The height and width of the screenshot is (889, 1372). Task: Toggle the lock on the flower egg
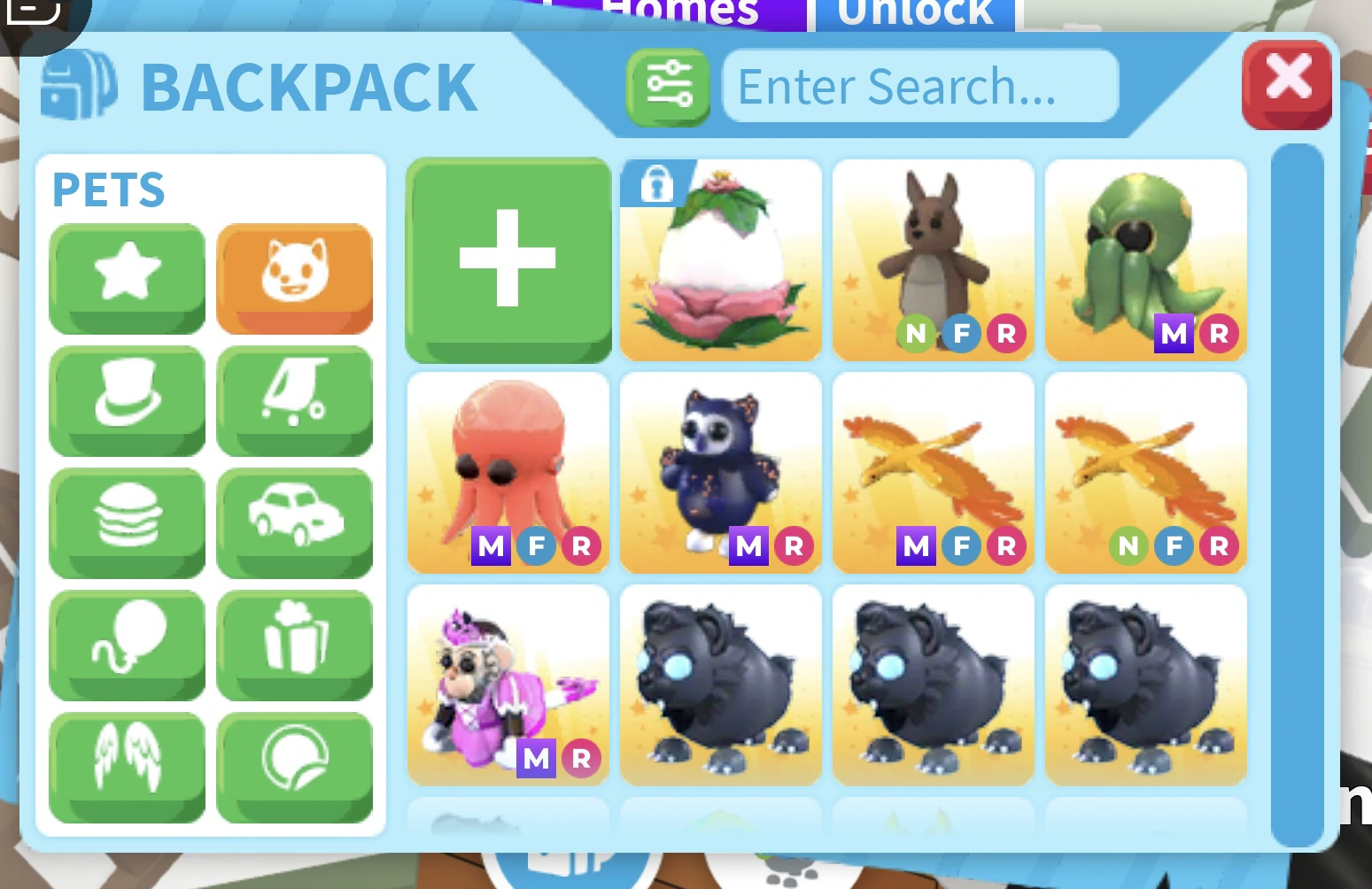pos(655,187)
